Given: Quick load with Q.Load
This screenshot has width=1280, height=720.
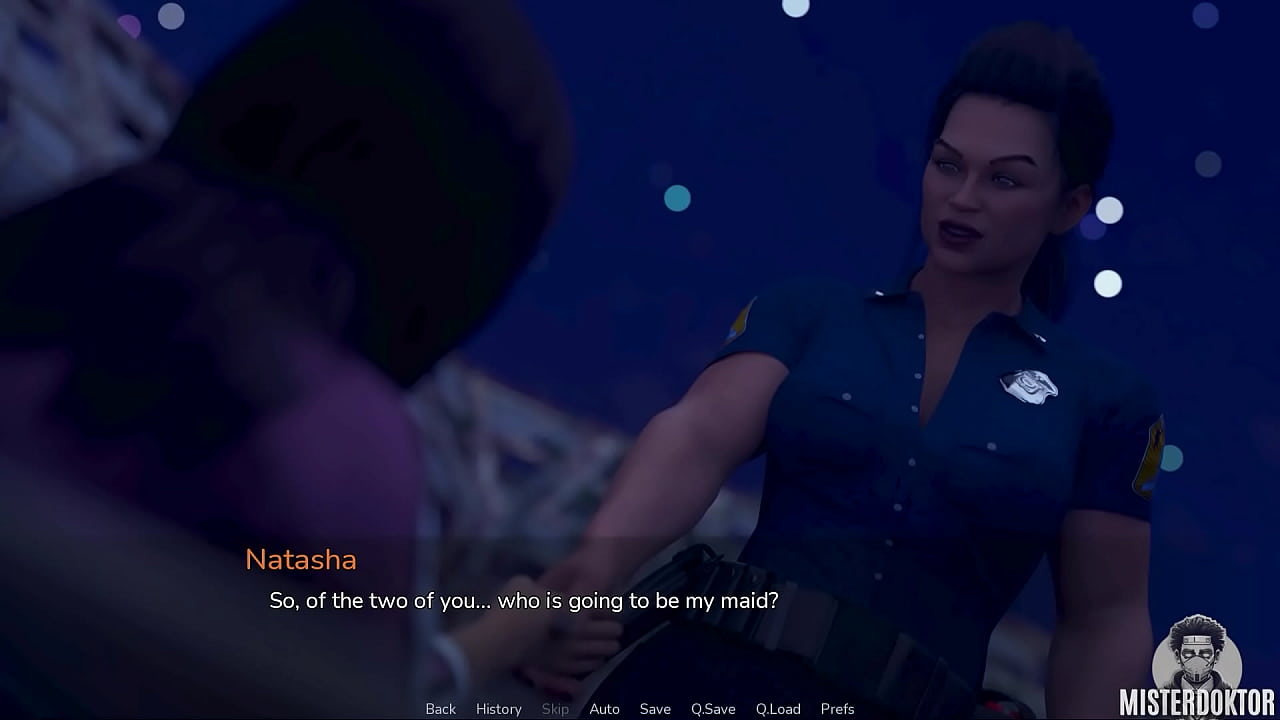Looking at the screenshot, I should pyautogui.click(x=778, y=709).
